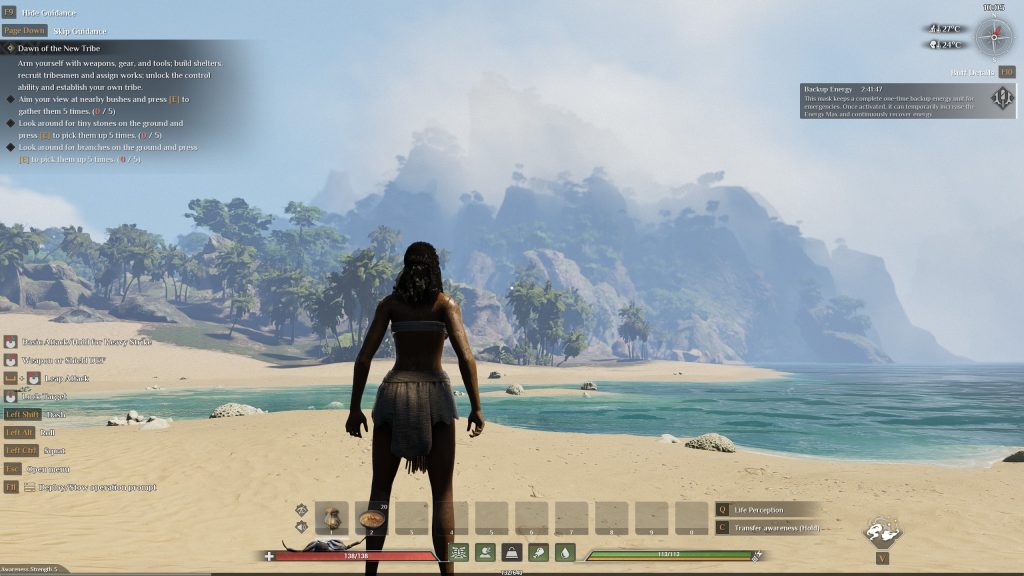Select the first hotbar slot's stone tool
Image resolution: width=1024 pixels, height=576 pixels.
click(332, 518)
